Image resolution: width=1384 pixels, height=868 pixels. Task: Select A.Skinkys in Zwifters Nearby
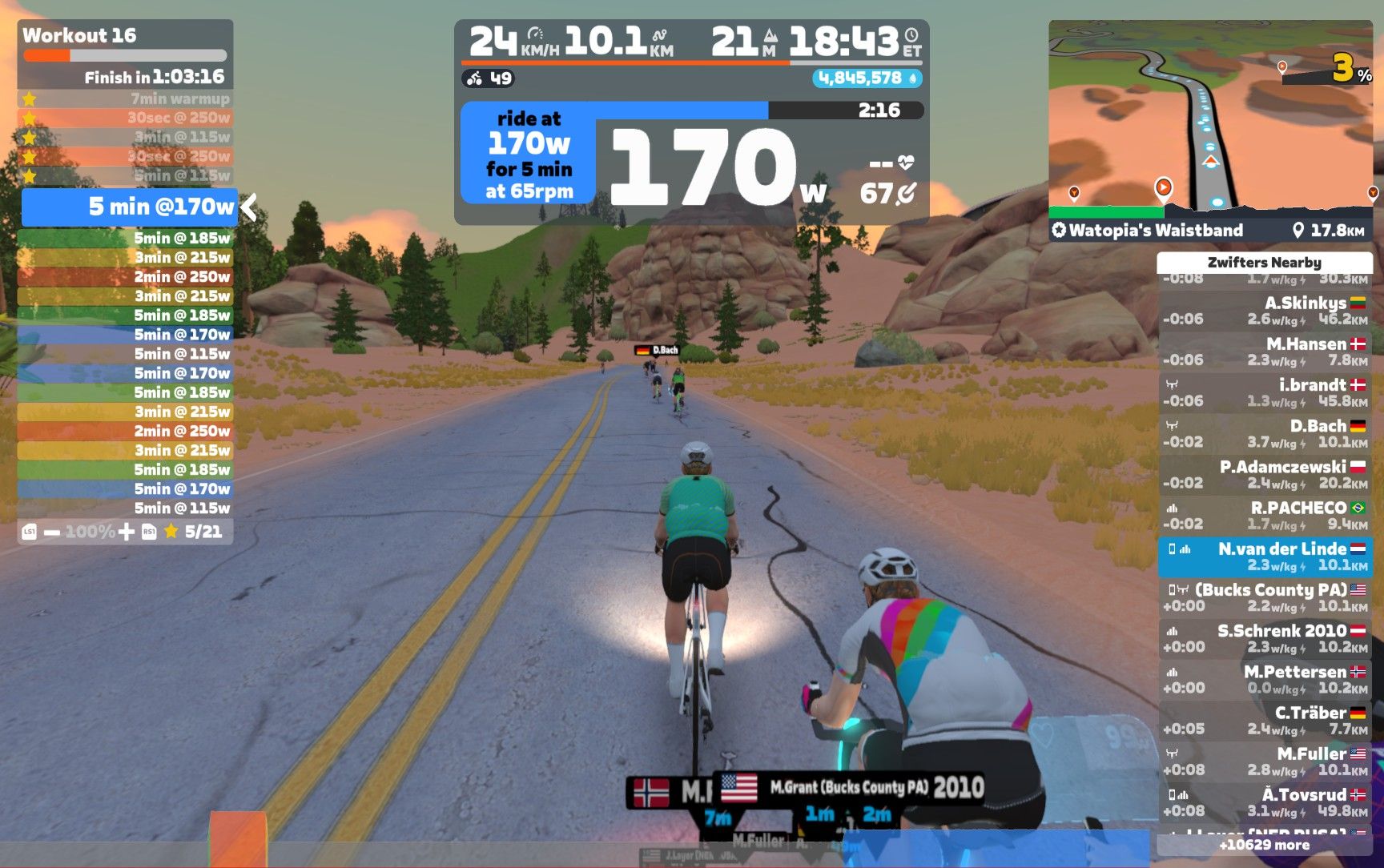[x=1265, y=311]
